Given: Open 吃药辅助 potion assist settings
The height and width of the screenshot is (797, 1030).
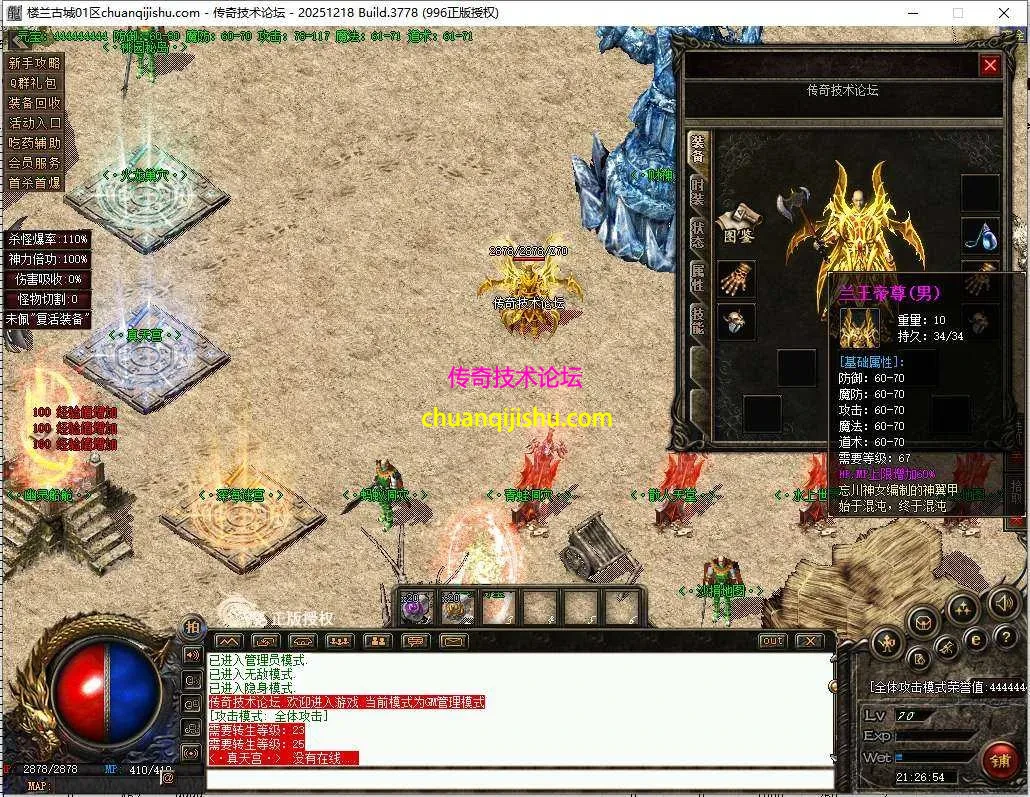Looking at the screenshot, I should tap(35, 143).
